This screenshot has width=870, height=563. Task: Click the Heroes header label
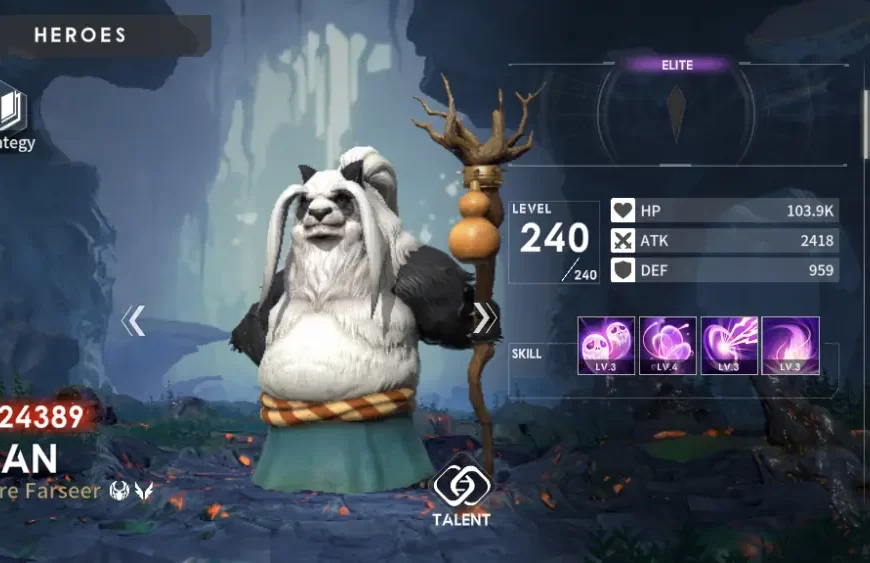pyautogui.click(x=80, y=35)
